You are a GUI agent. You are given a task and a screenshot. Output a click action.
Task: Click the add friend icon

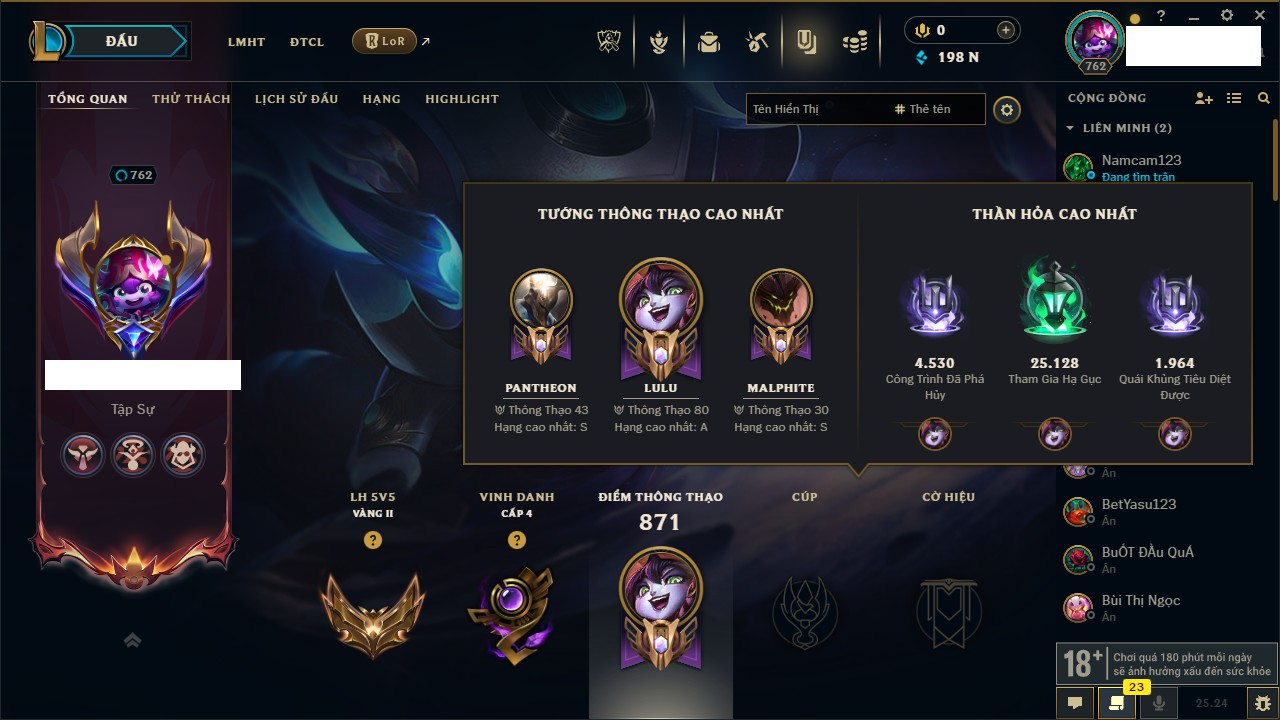pos(1204,98)
